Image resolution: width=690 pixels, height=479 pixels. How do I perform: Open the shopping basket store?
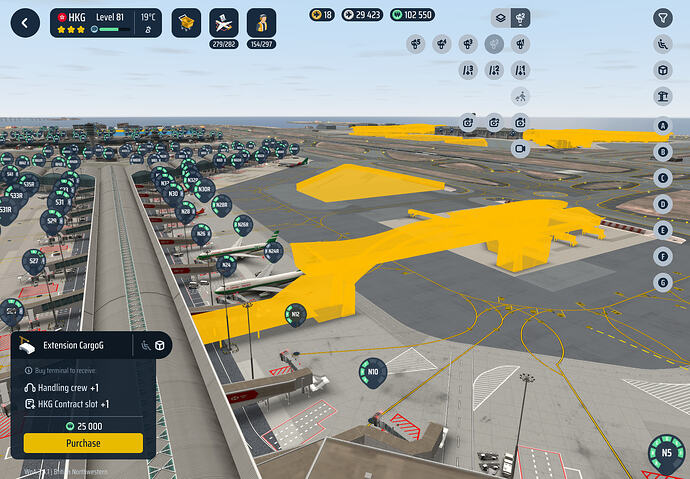186,22
